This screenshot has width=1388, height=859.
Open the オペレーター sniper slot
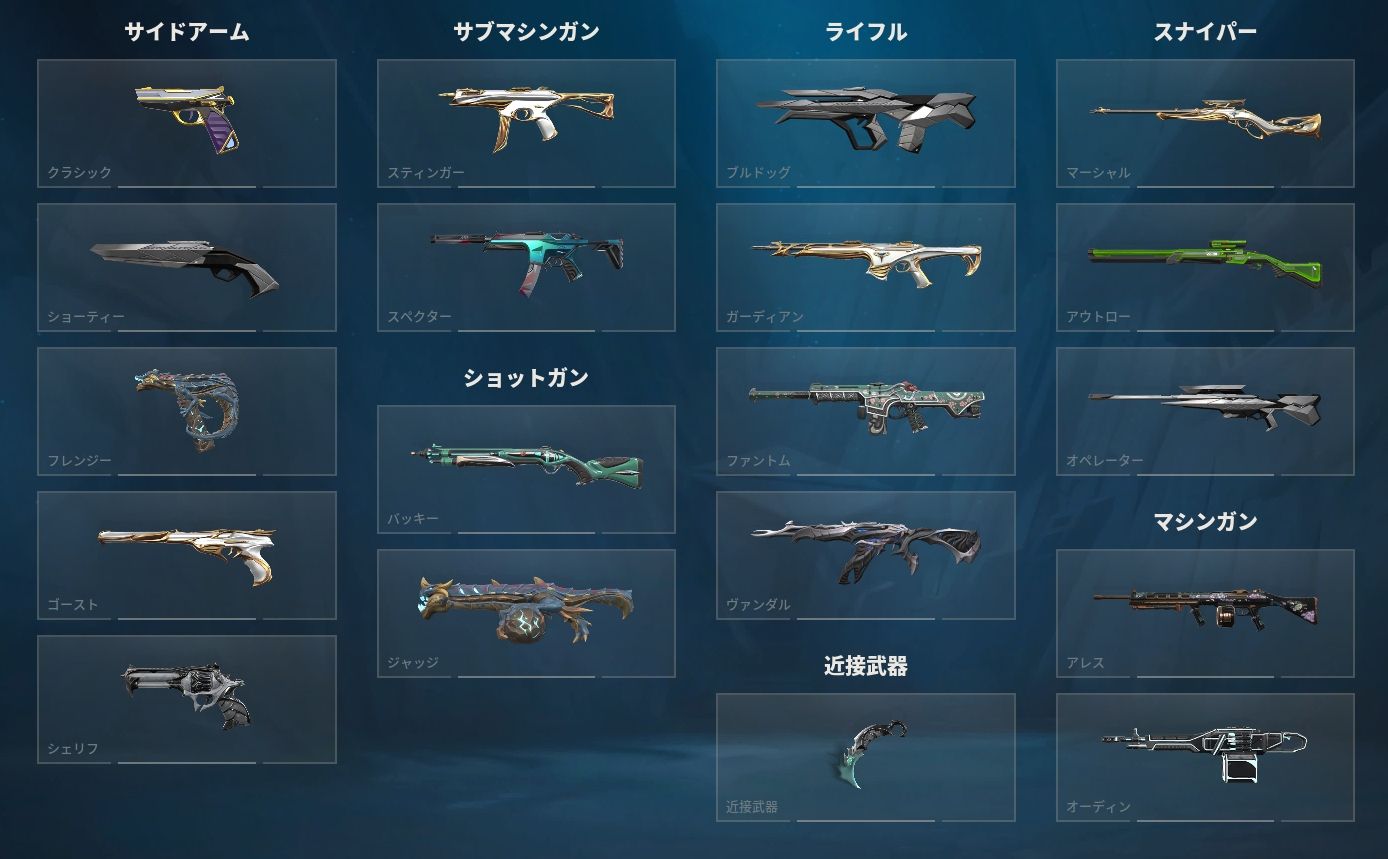coord(1205,411)
